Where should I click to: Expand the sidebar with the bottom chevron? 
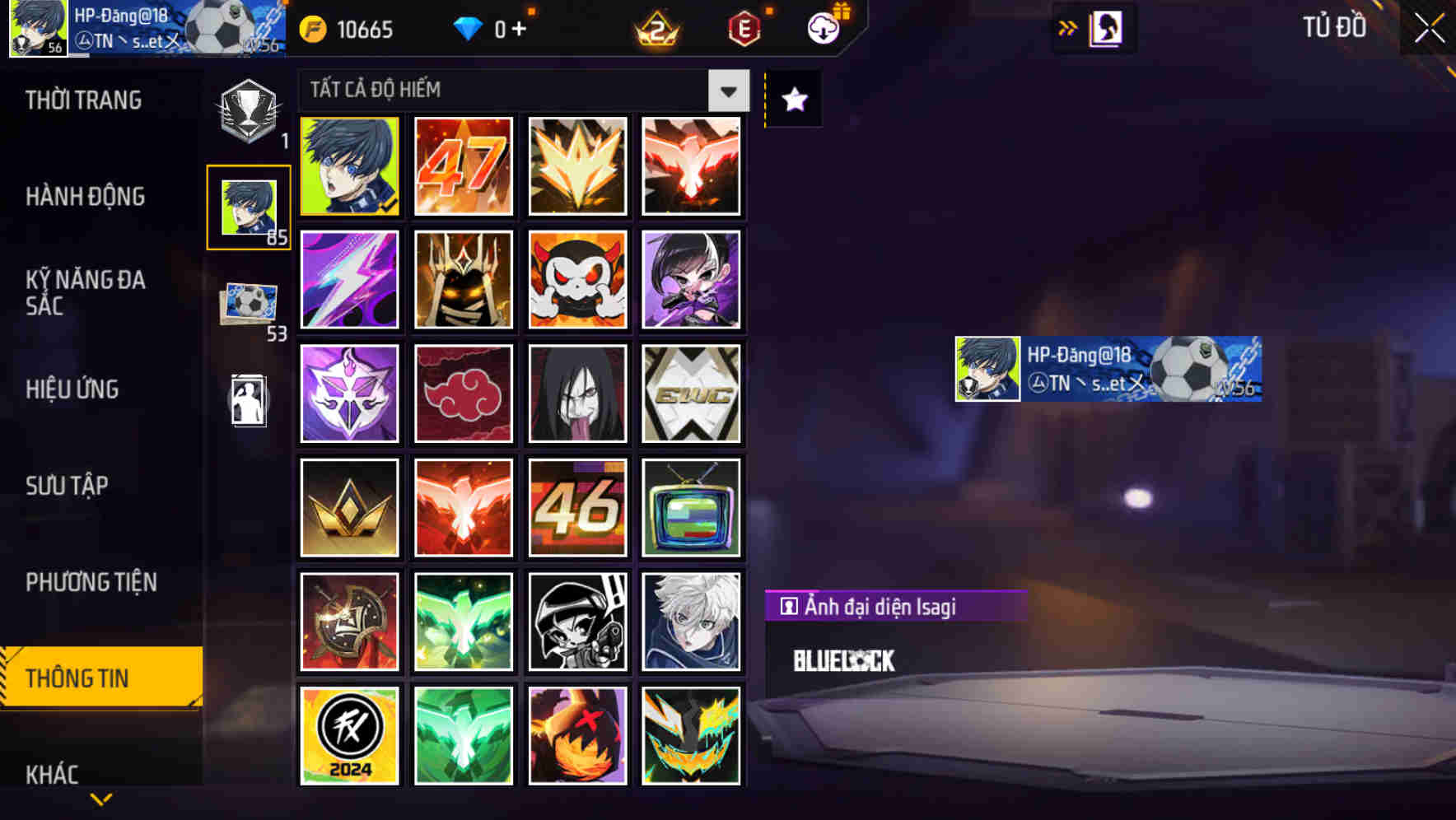(100, 797)
